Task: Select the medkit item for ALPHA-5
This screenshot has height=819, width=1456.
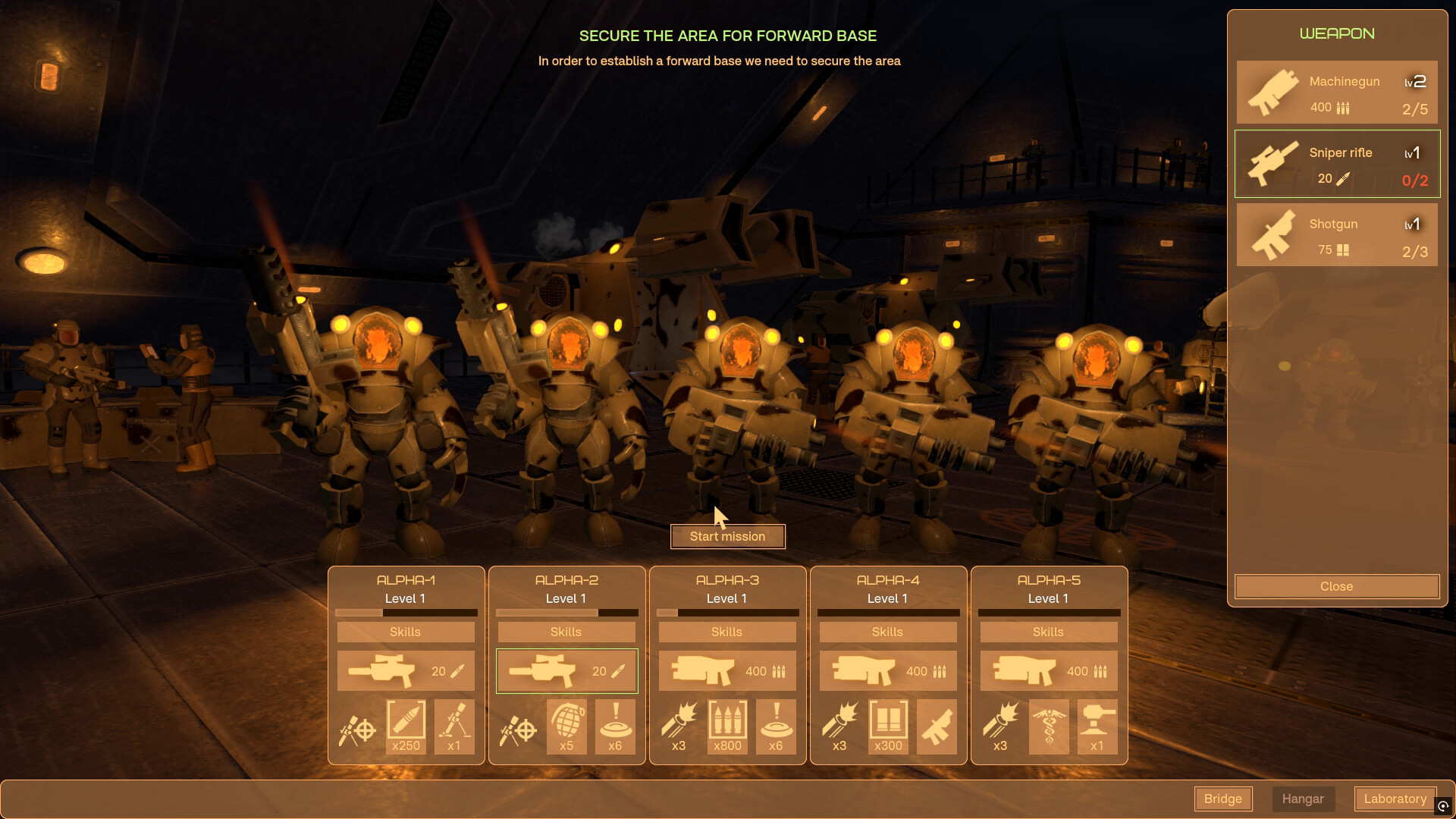Action: [x=1050, y=726]
